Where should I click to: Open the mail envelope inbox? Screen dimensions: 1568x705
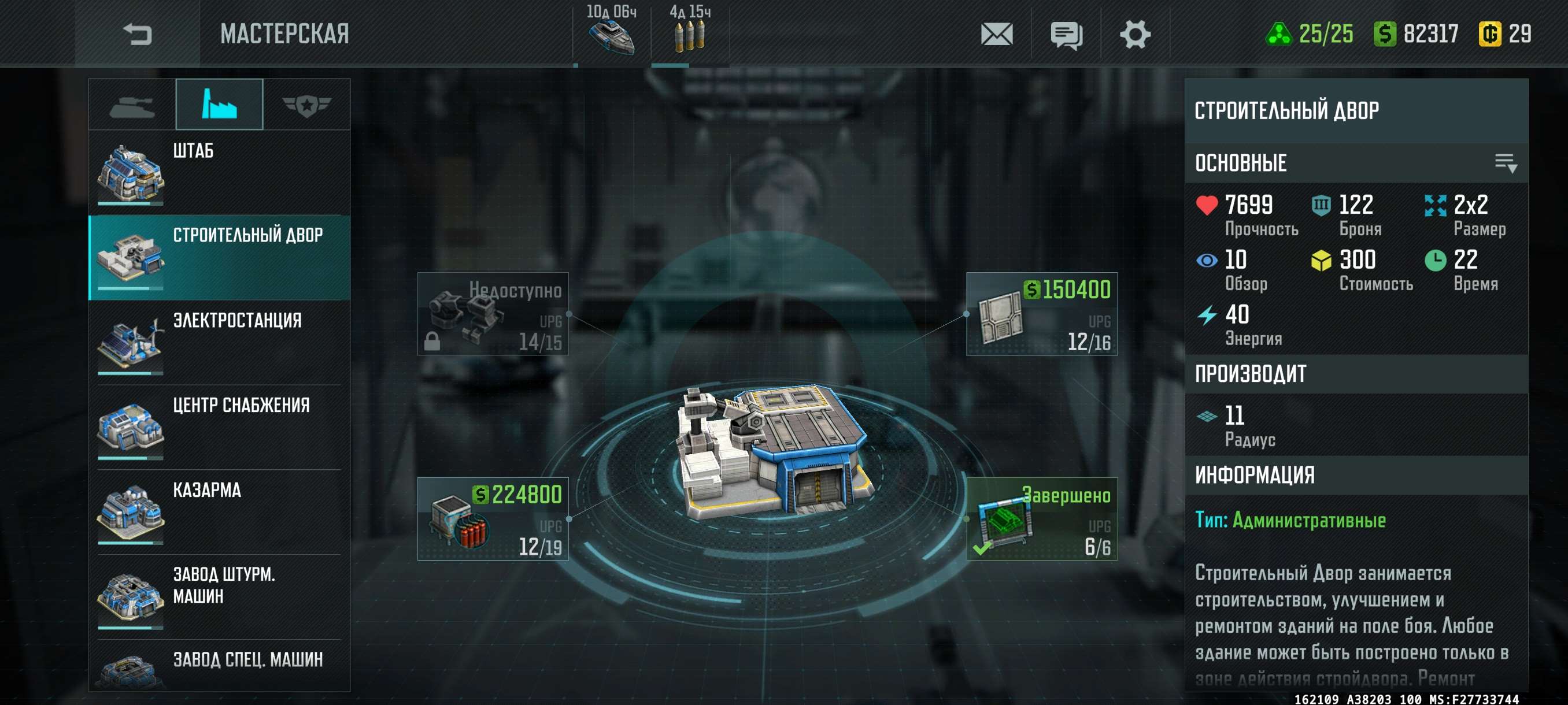click(x=996, y=34)
